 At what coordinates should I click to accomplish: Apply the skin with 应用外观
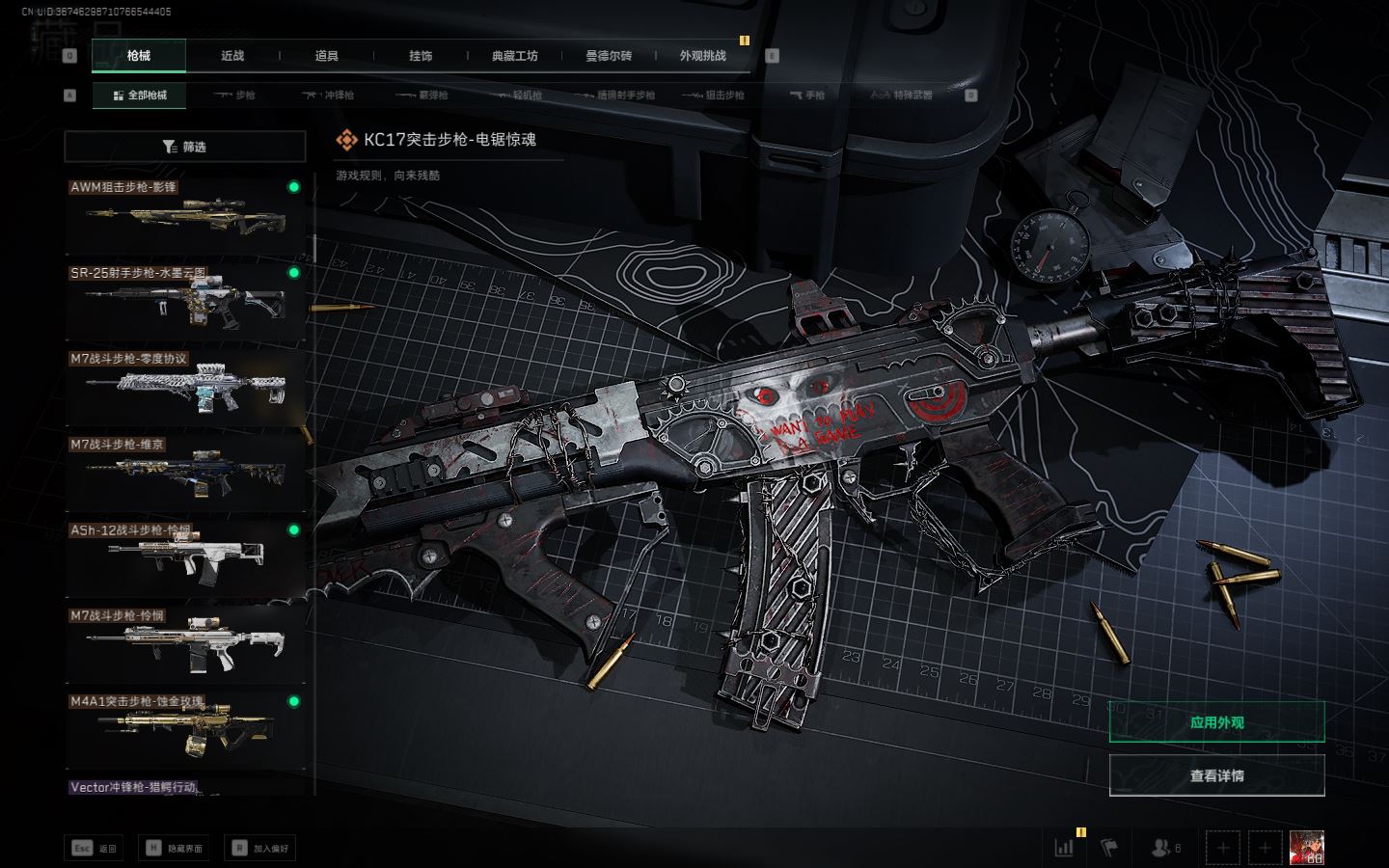(x=1216, y=722)
